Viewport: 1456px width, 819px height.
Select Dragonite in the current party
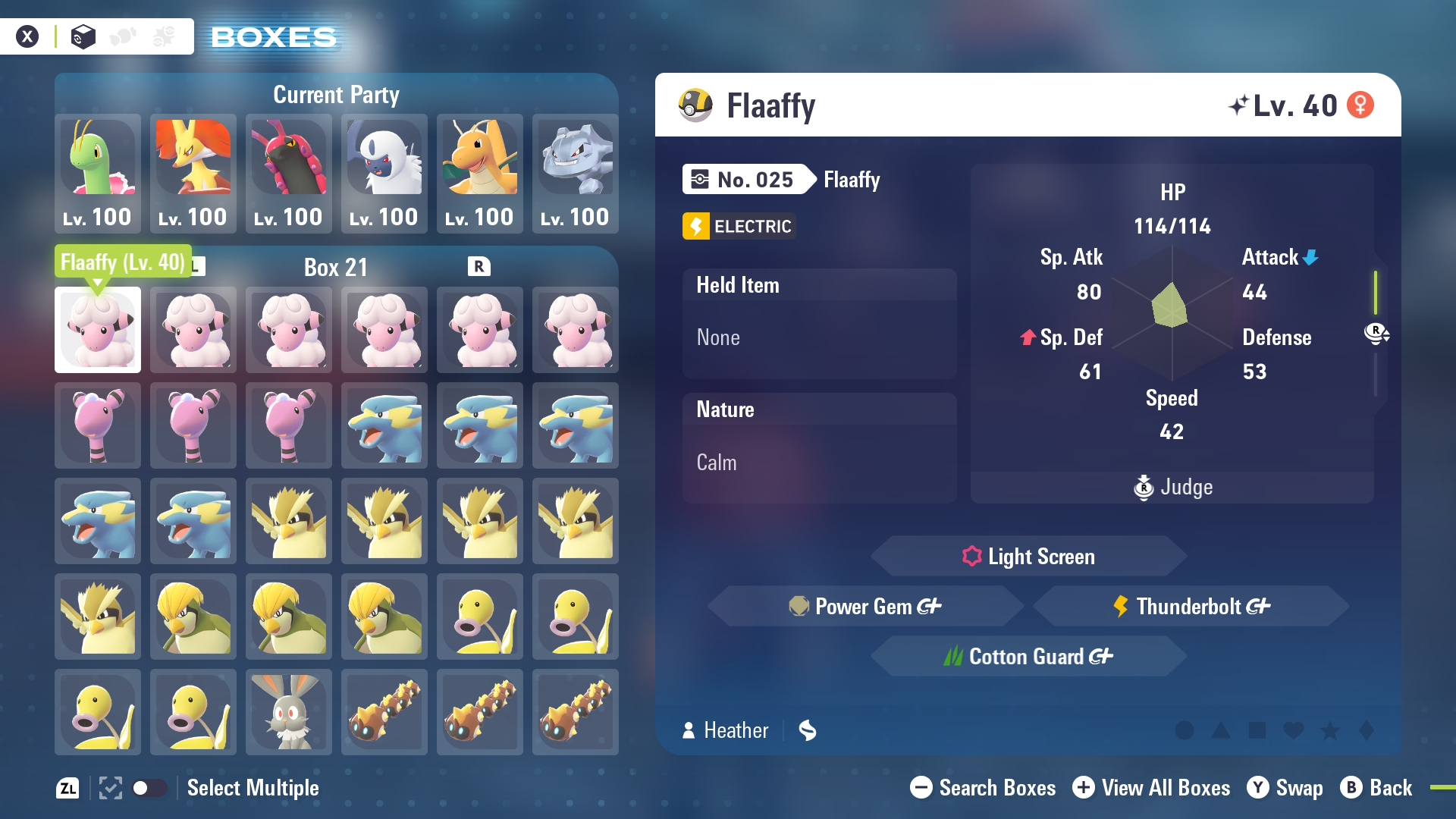pos(480,173)
